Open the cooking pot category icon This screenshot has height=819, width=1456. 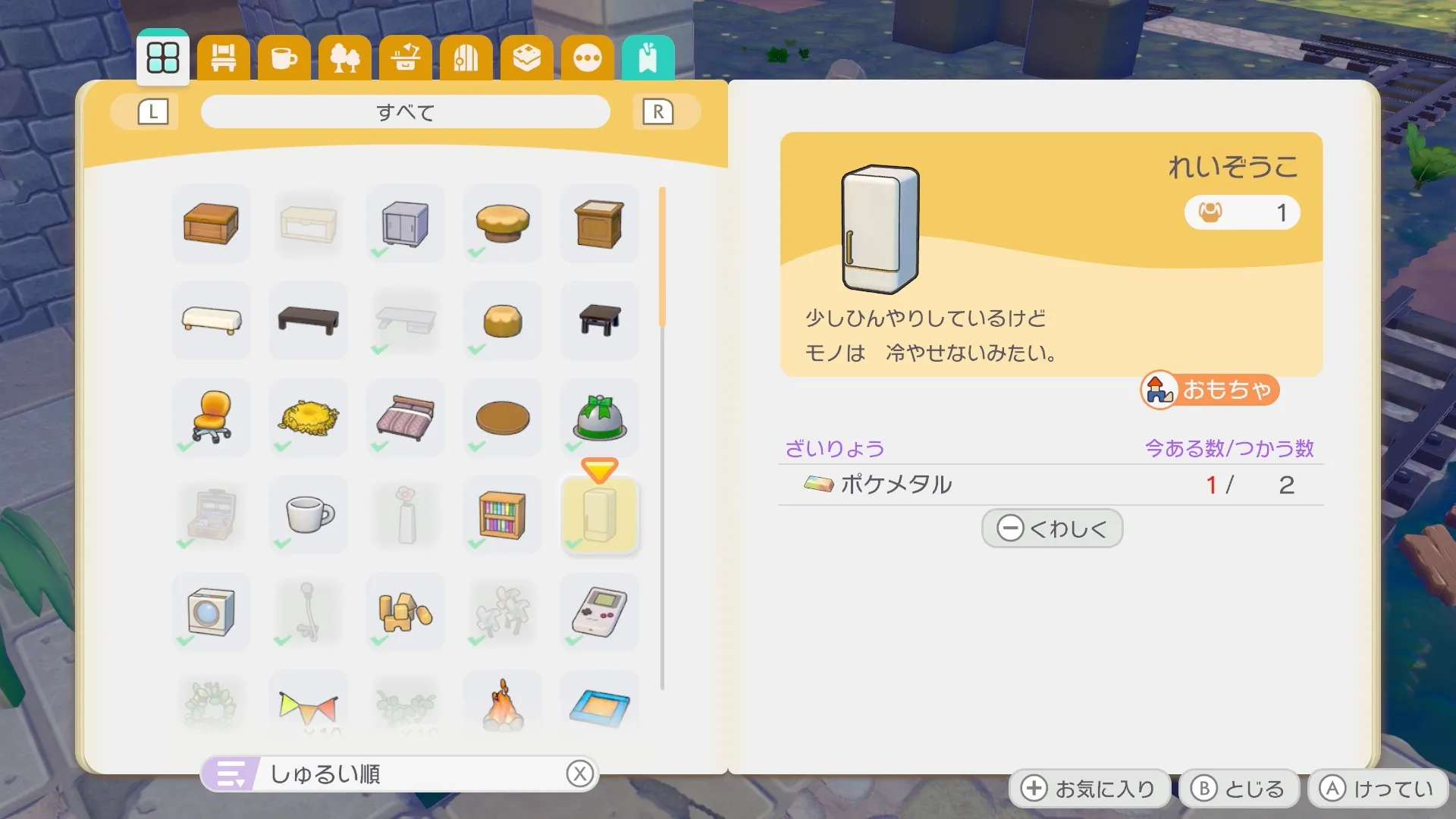click(x=405, y=57)
